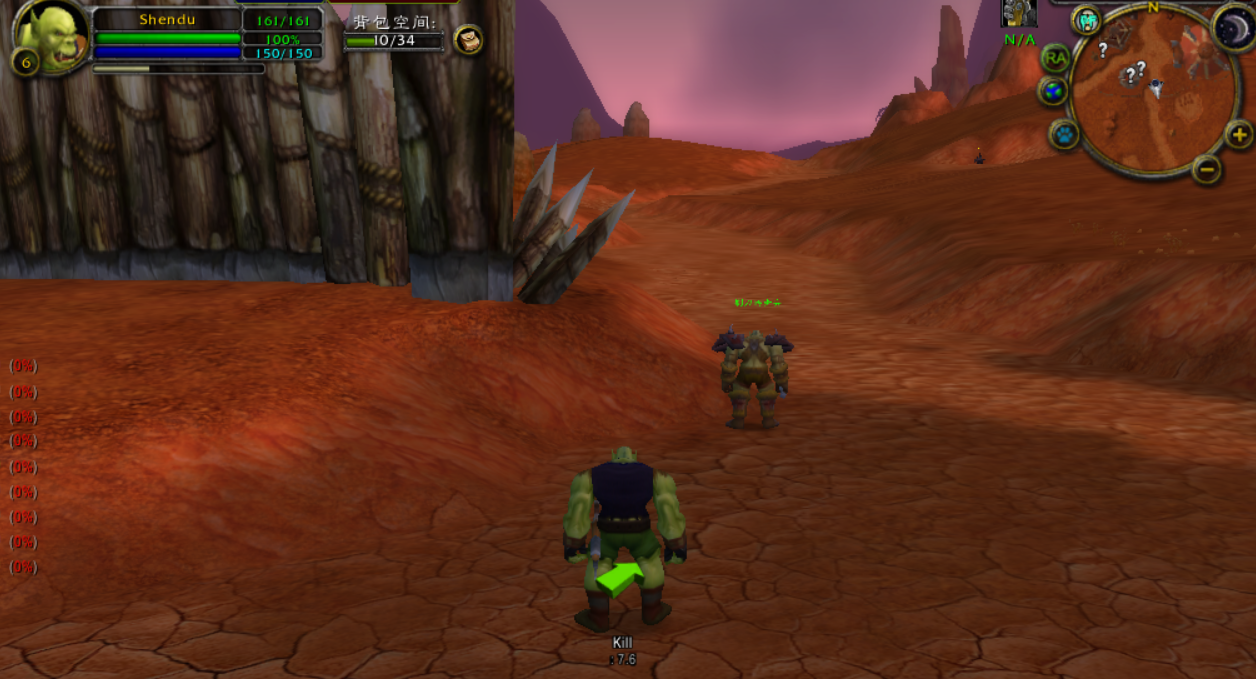
Task: Open the bag icon beside backpack space
Action: [x=468, y=39]
